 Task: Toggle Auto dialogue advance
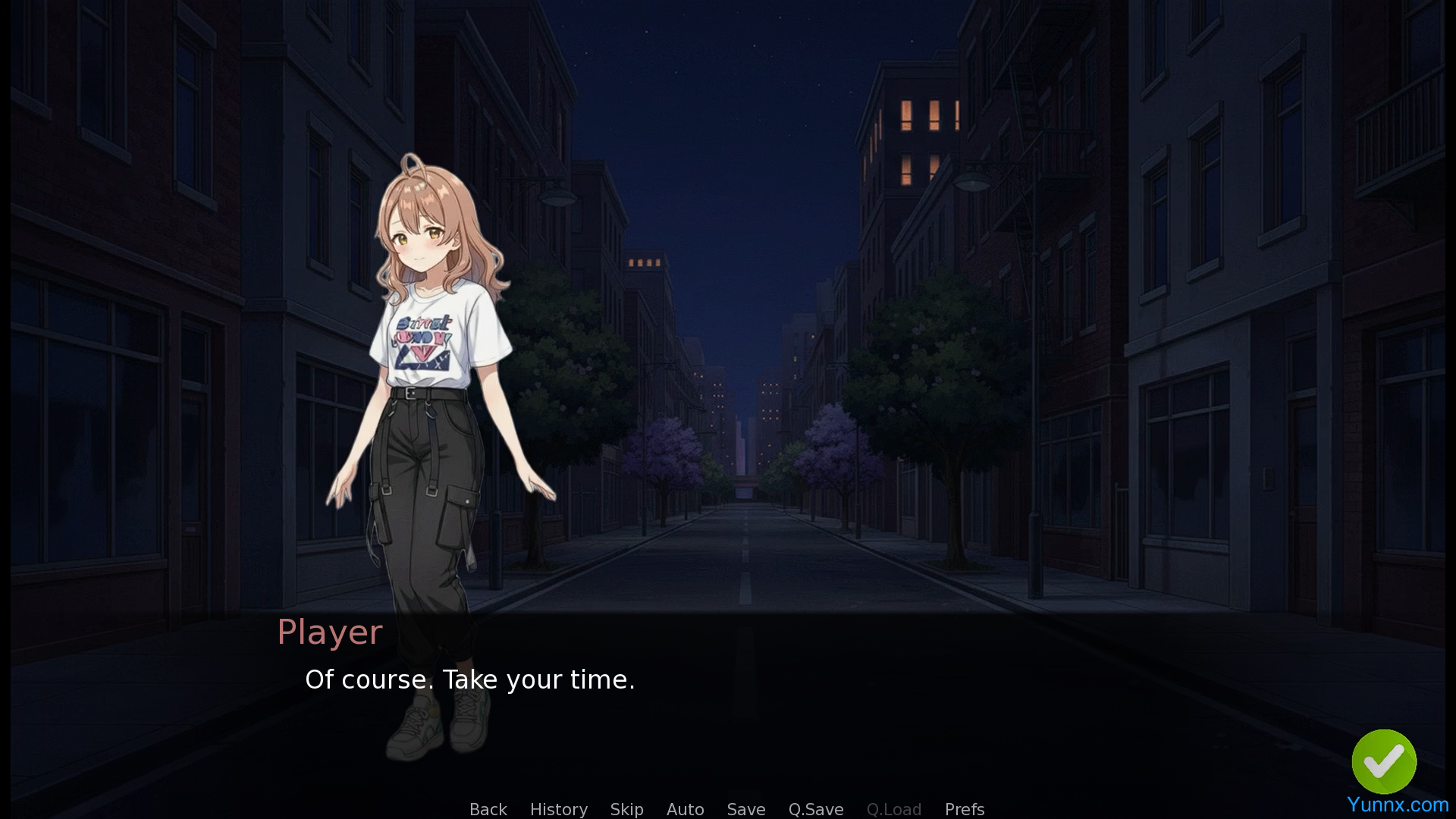[685, 809]
